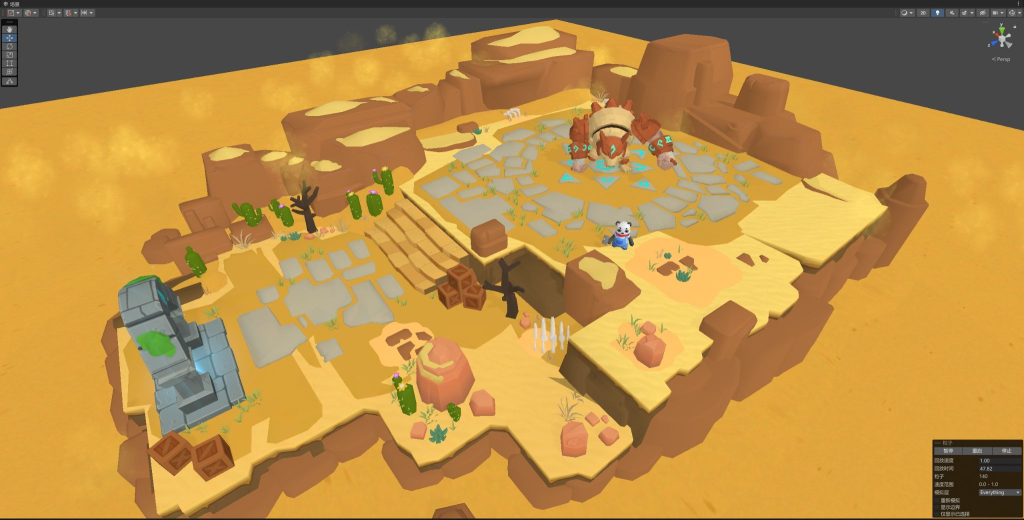Toggle the Persp projection label

point(1000,59)
